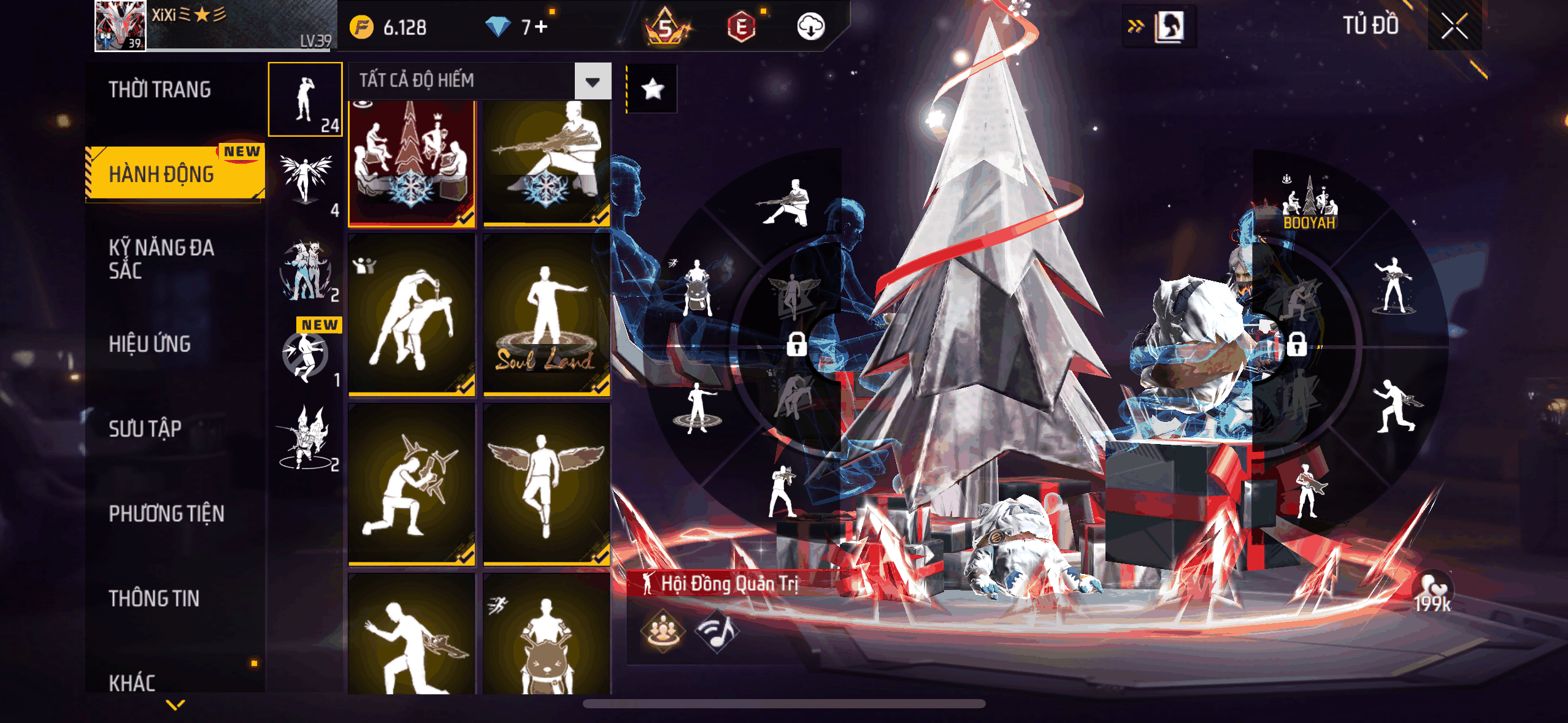Open the Phương Tiện category
1568x723 pixels.
pos(166,513)
